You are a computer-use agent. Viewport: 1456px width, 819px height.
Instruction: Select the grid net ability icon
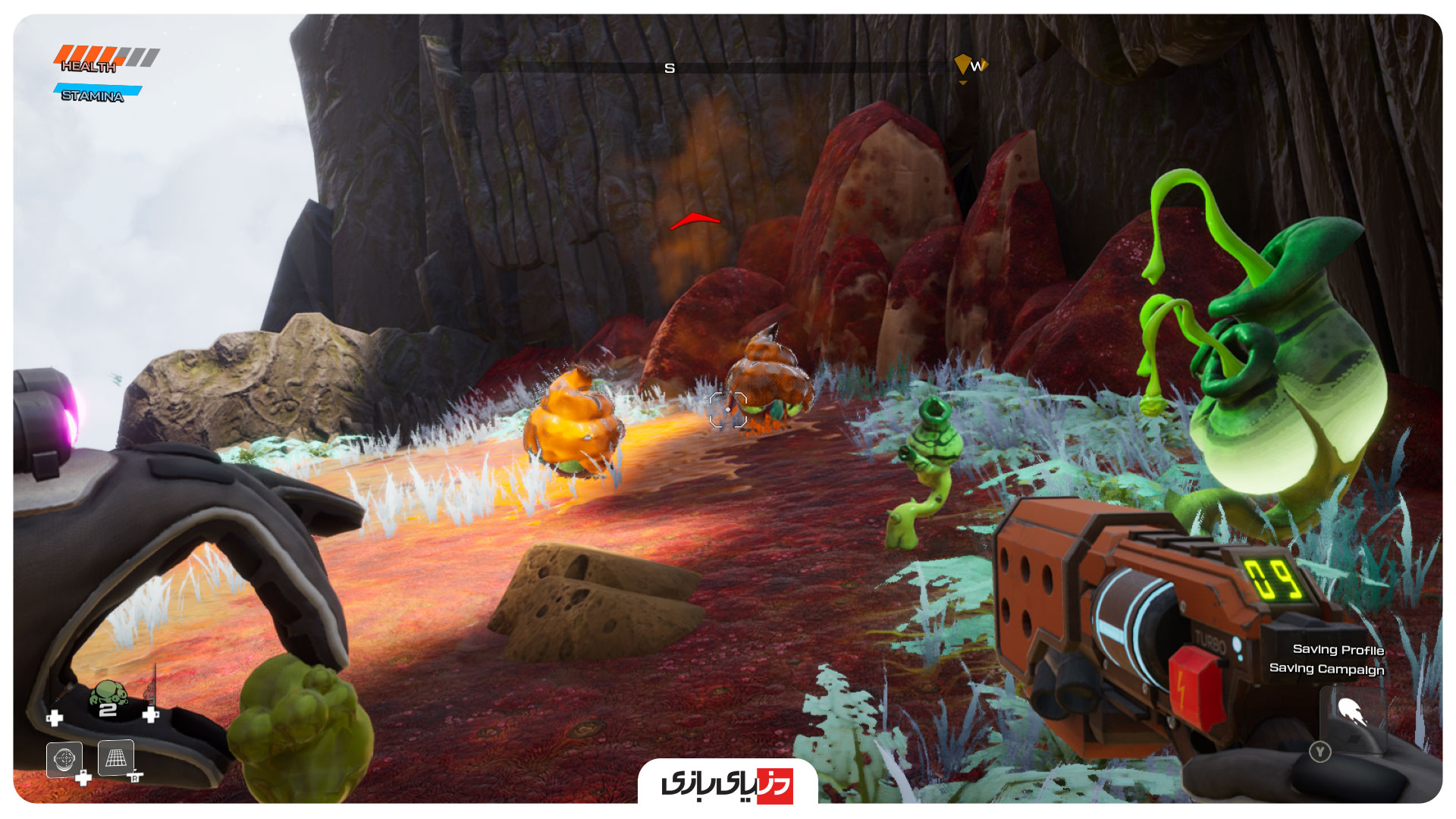coord(116,757)
